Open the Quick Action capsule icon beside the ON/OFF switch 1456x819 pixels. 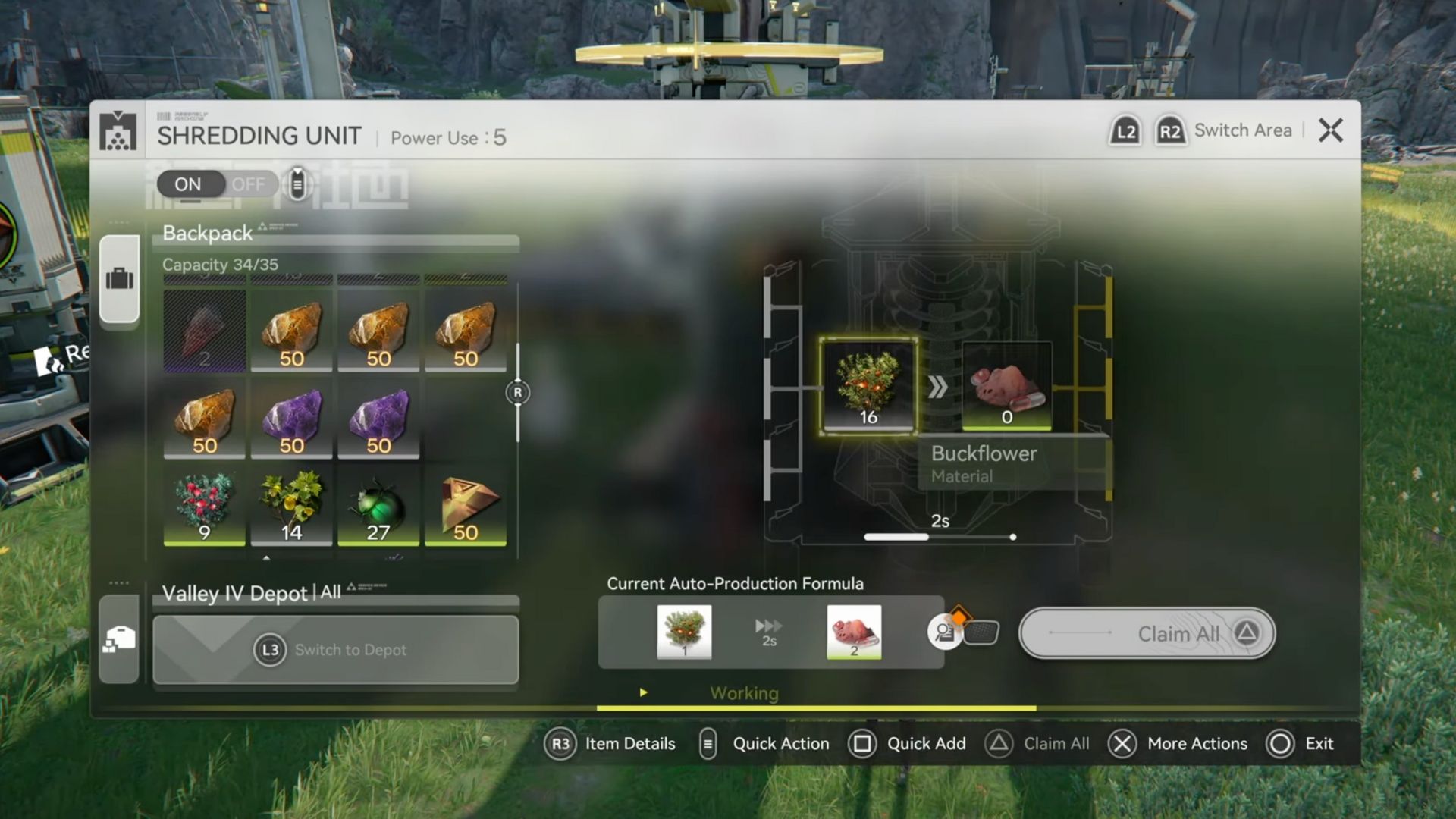(298, 185)
